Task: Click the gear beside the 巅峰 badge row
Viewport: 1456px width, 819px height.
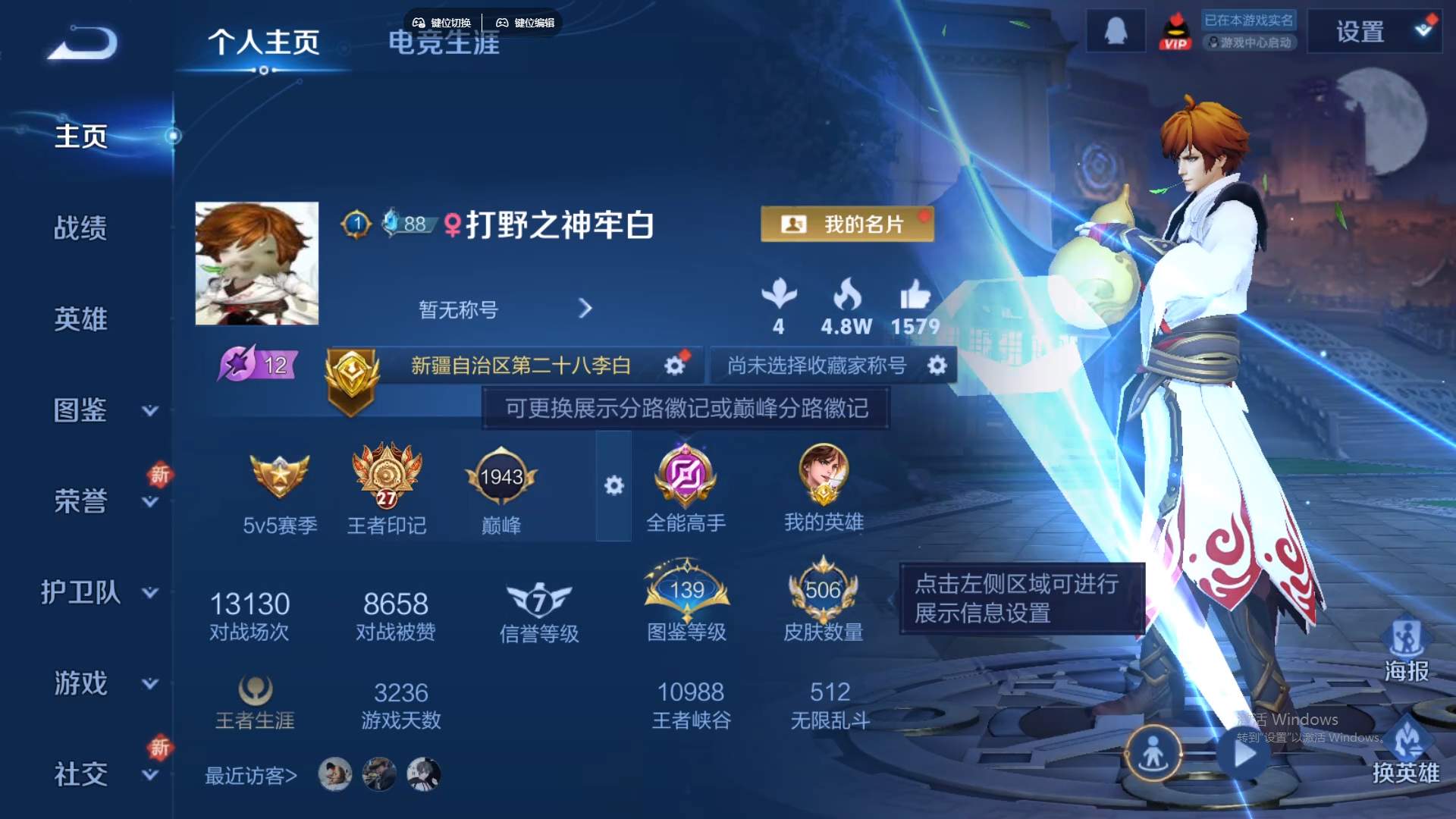Action: pos(614,485)
